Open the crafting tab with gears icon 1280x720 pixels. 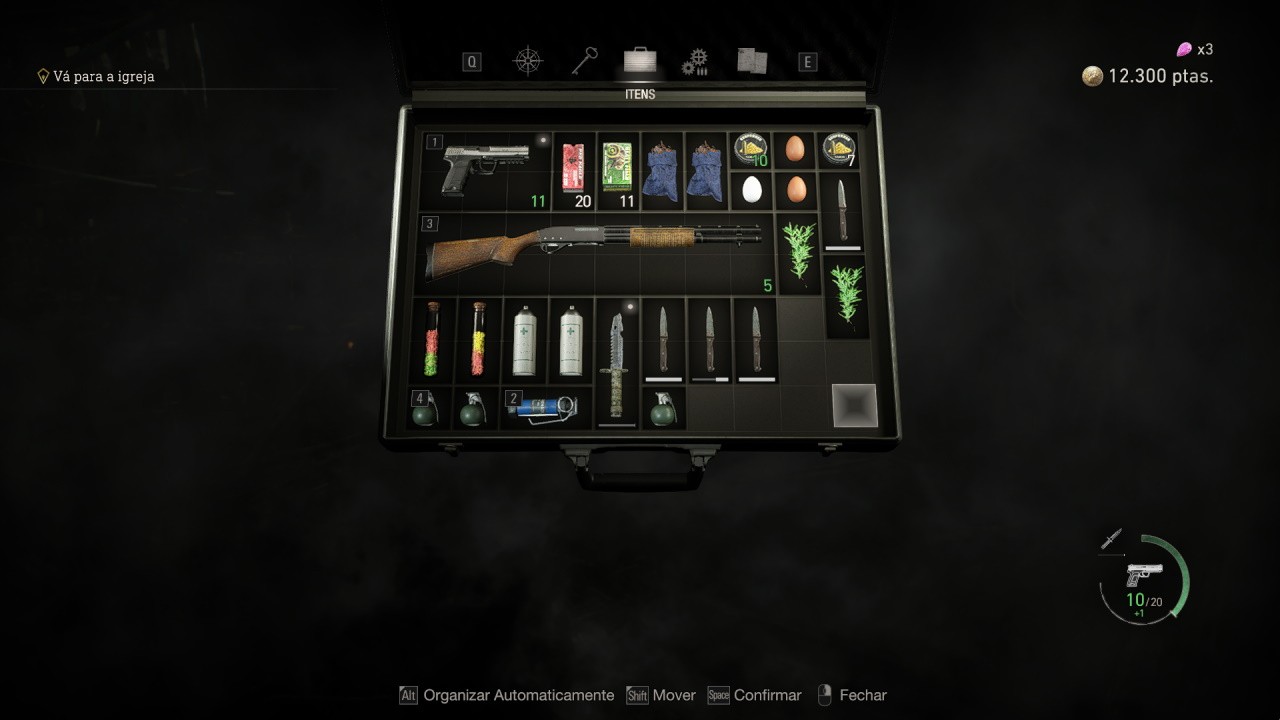click(x=695, y=62)
